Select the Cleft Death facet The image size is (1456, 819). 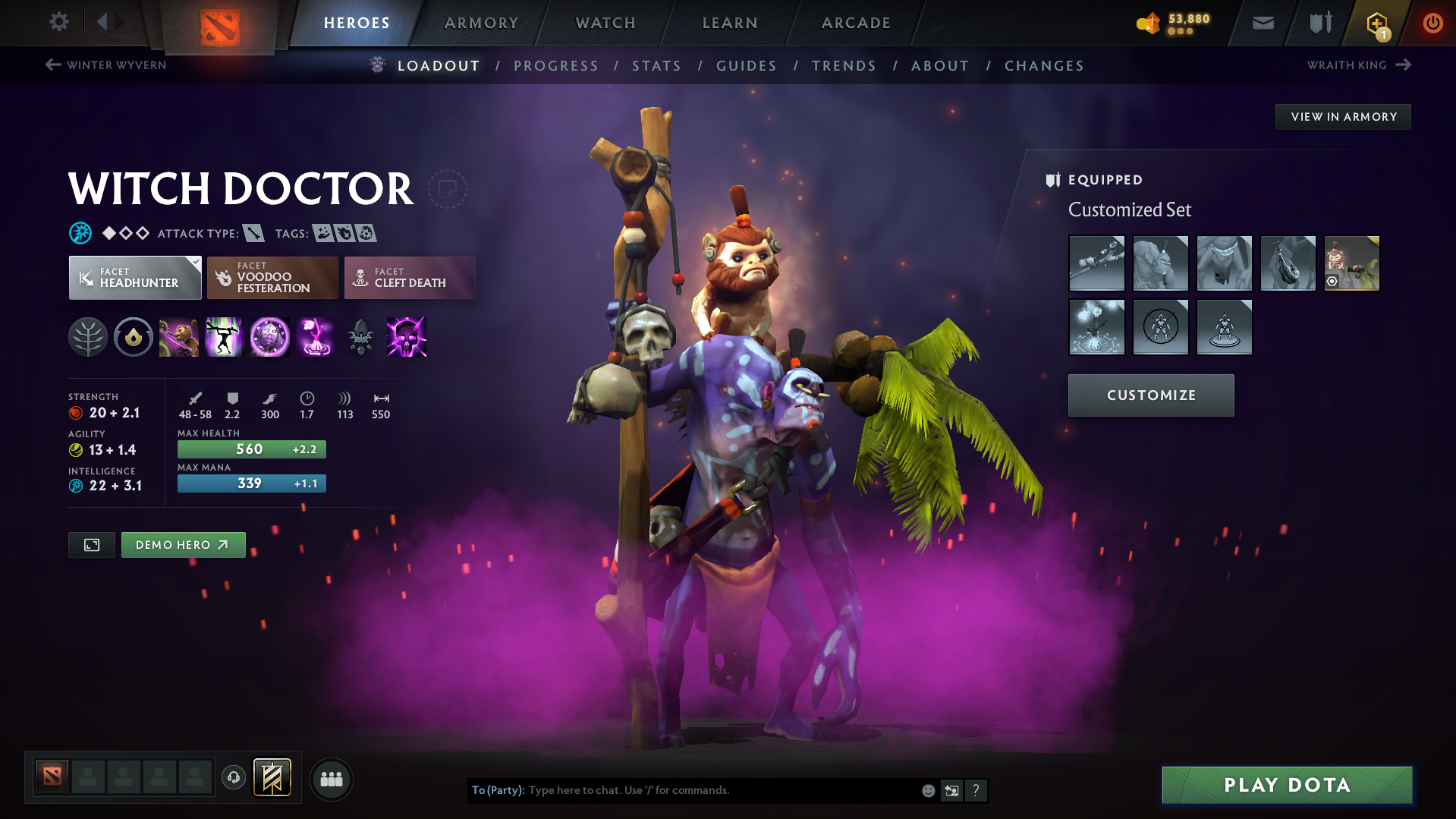pyautogui.click(x=409, y=278)
